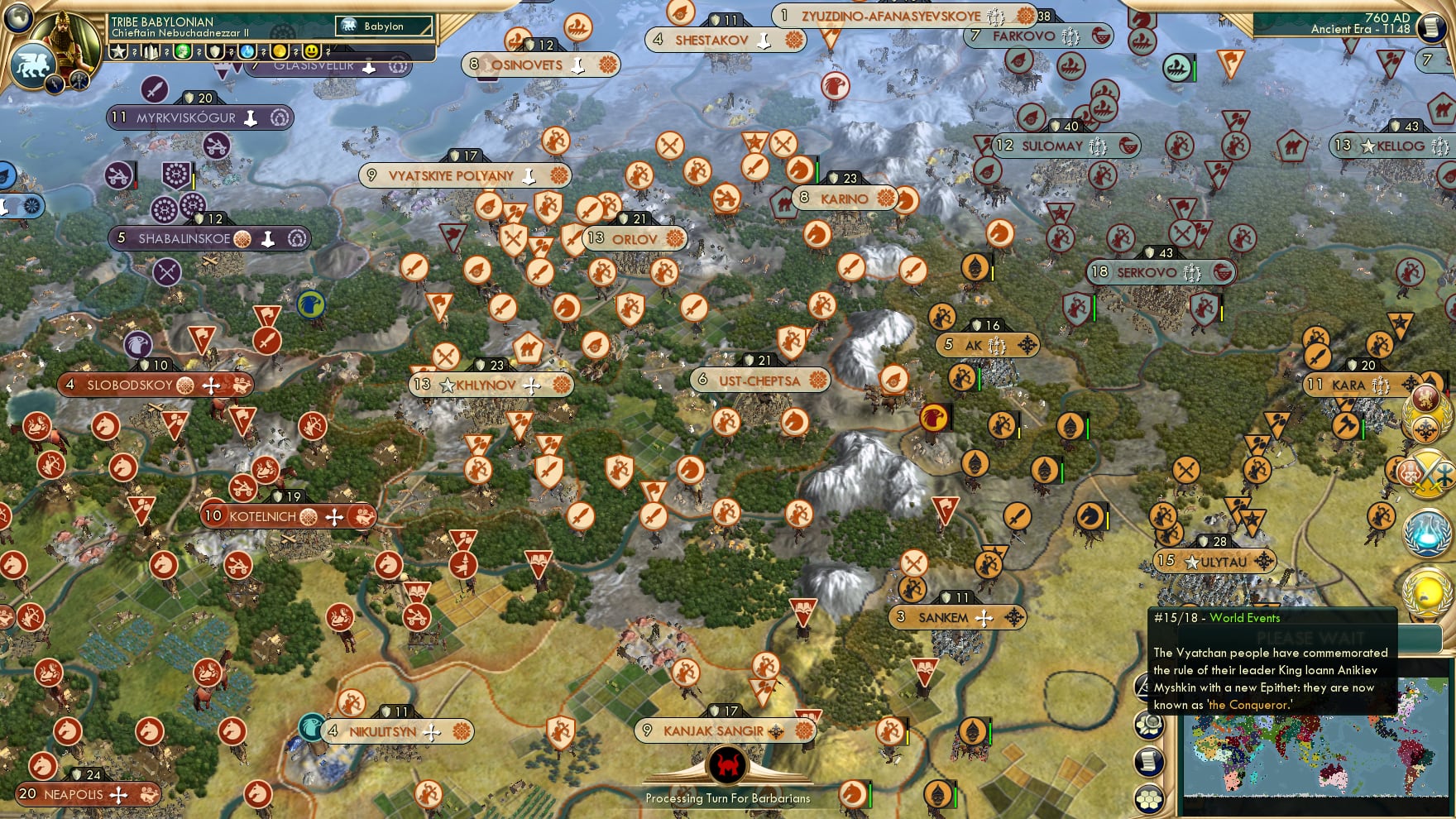Click the crossed-swords war declaration notification
This screenshot has height=819, width=1456.
(1426, 473)
